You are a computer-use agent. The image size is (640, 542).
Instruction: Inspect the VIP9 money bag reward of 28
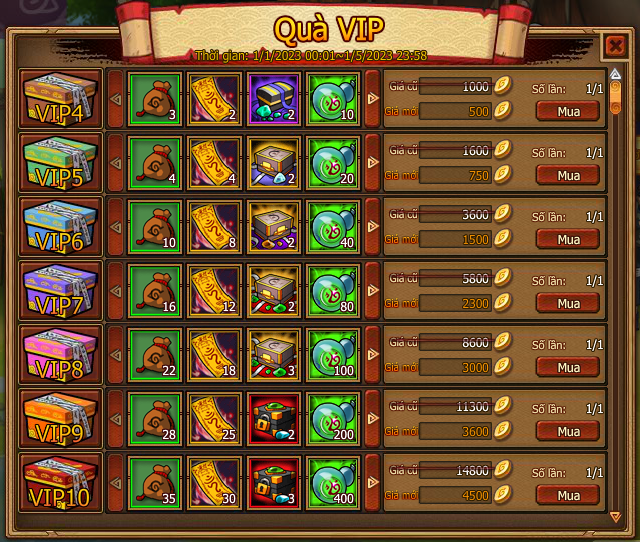(154, 419)
